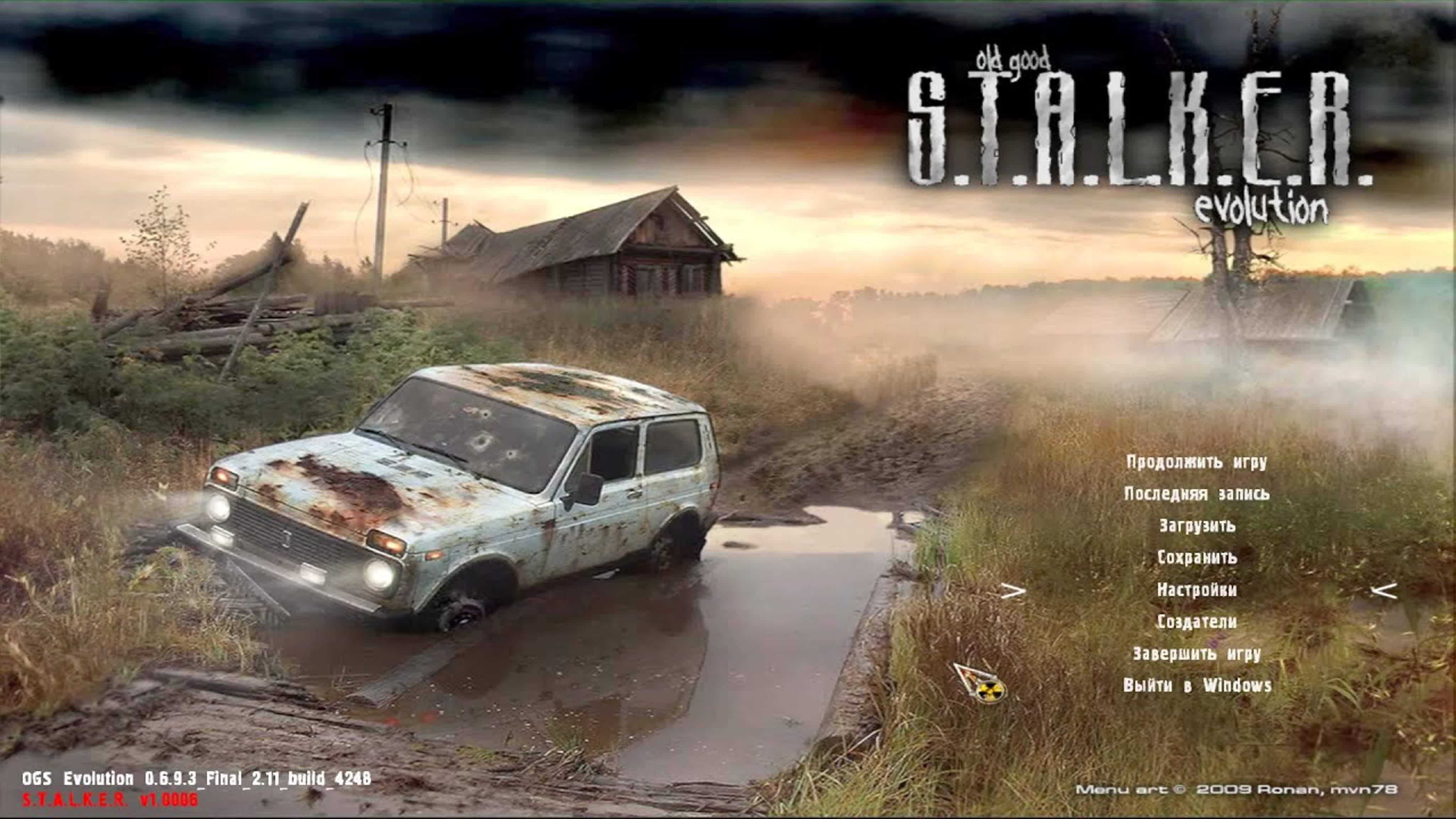Select the Последняя запись menu entry
This screenshot has height=819, width=1456.
[1197, 494]
